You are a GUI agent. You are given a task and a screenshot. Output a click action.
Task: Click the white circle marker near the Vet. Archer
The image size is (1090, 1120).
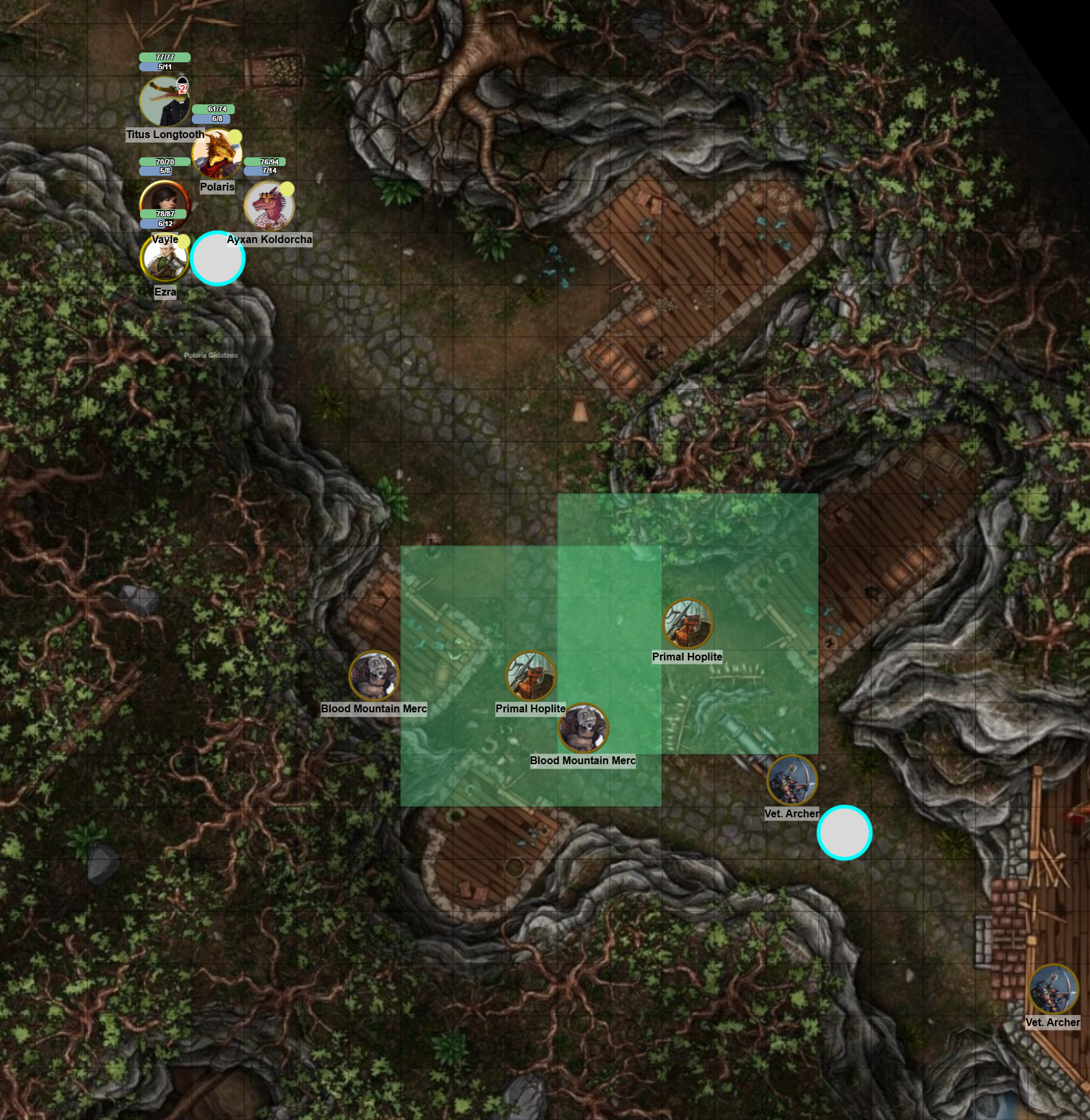(x=846, y=832)
